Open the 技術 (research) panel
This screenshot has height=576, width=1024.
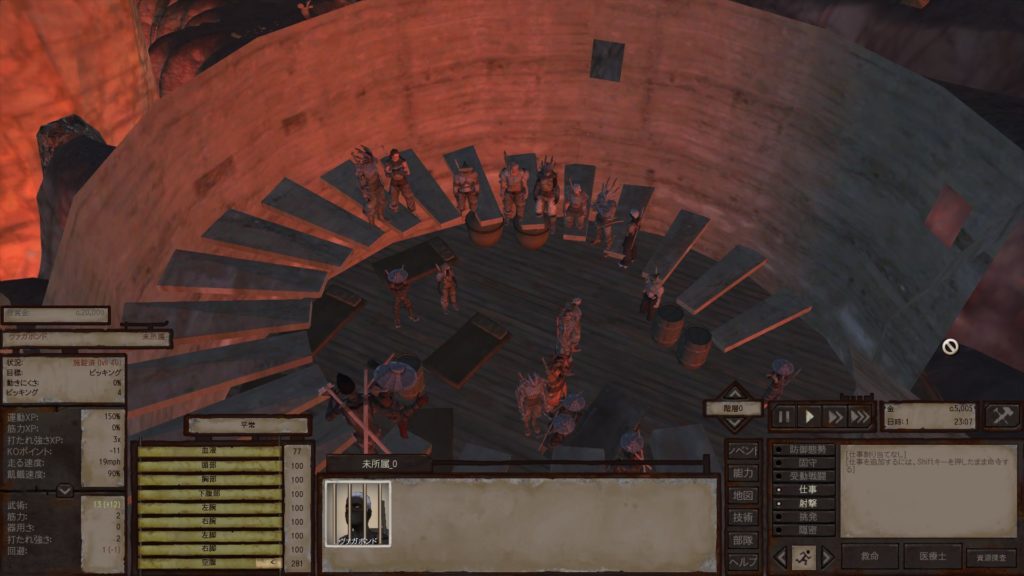[x=742, y=517]
